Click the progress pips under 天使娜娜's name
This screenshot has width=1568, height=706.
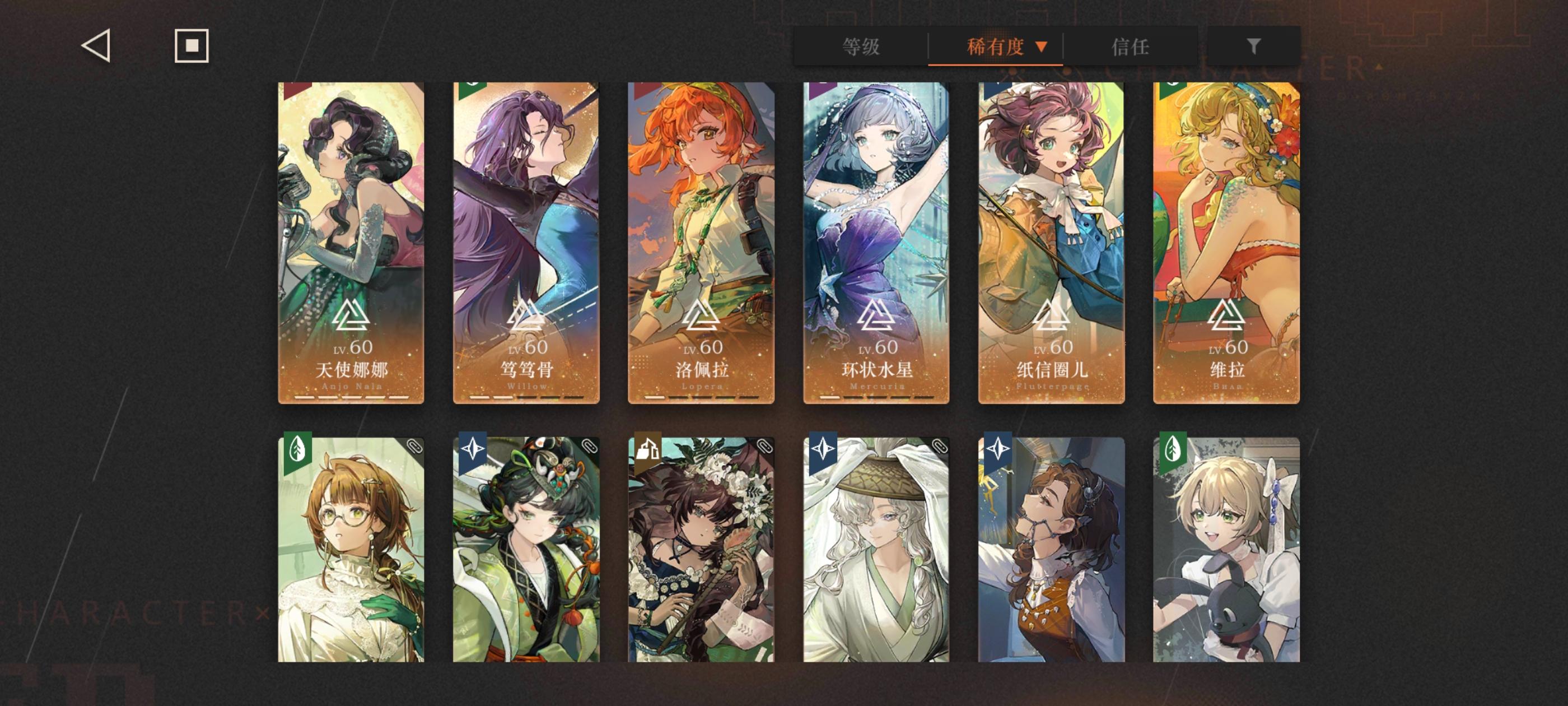point(351,396)
